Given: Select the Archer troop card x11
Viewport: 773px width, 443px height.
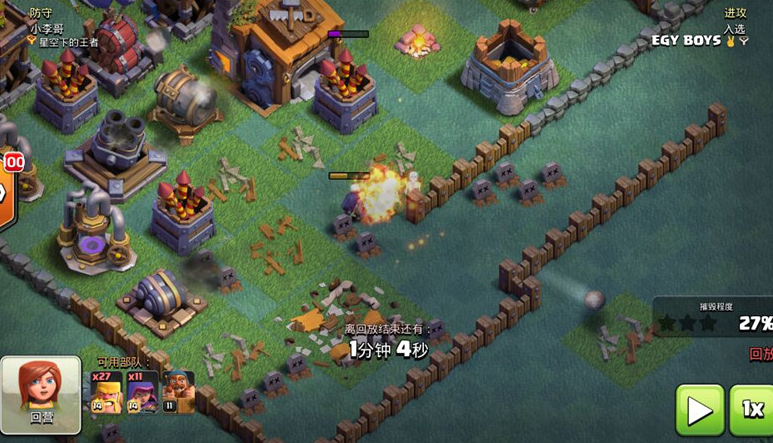Looking at the screenshot, I should 142,393.
